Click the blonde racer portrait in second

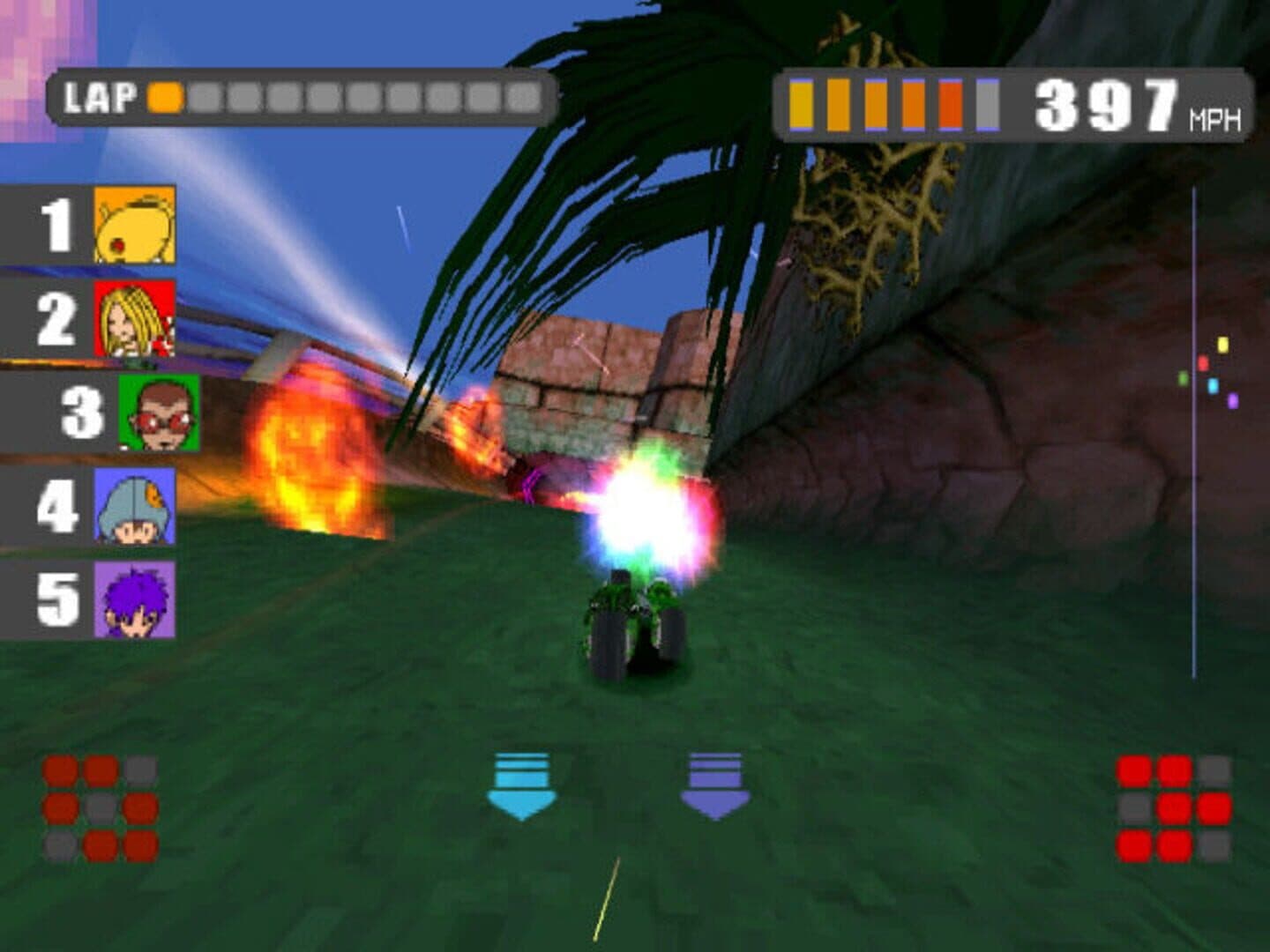[x=135, y=318]
